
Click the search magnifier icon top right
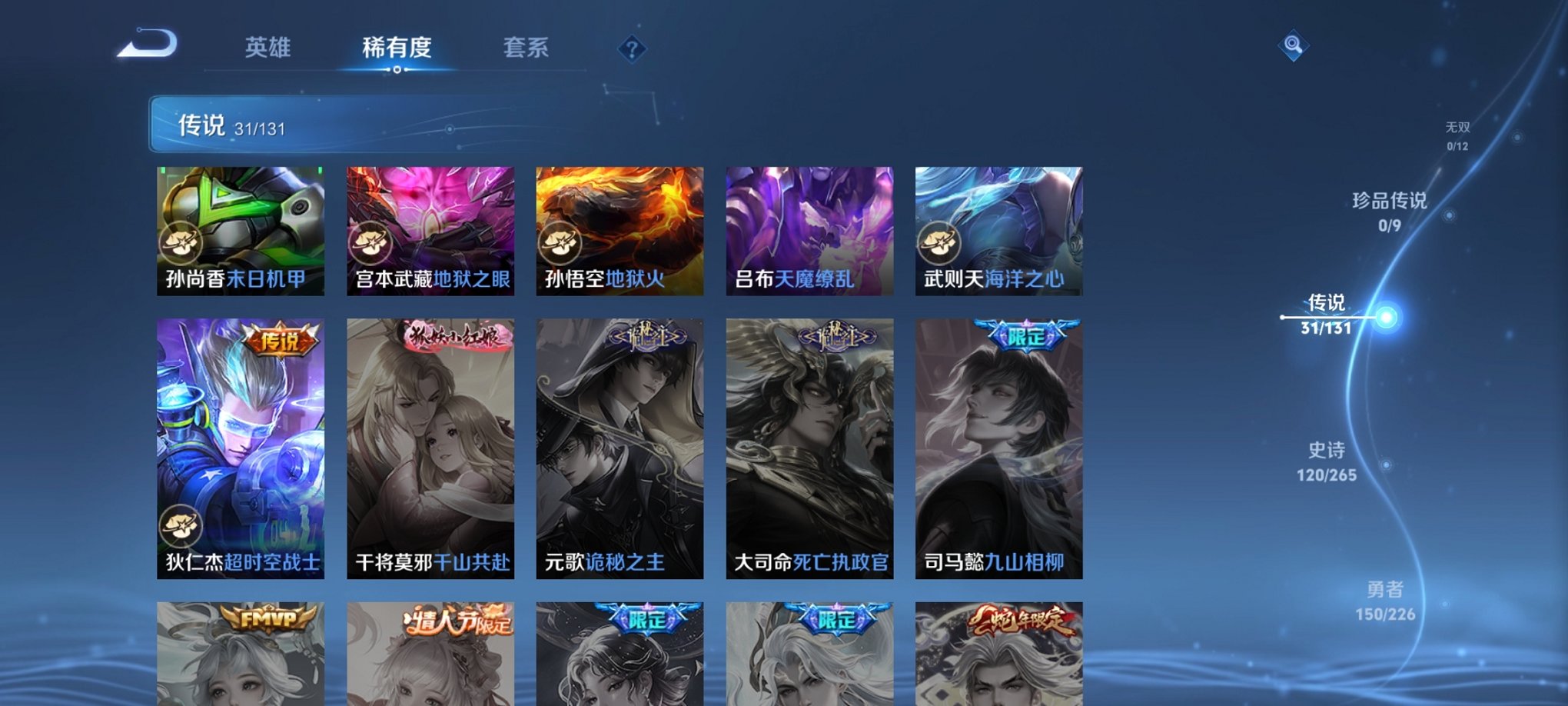pos(1294,46)
